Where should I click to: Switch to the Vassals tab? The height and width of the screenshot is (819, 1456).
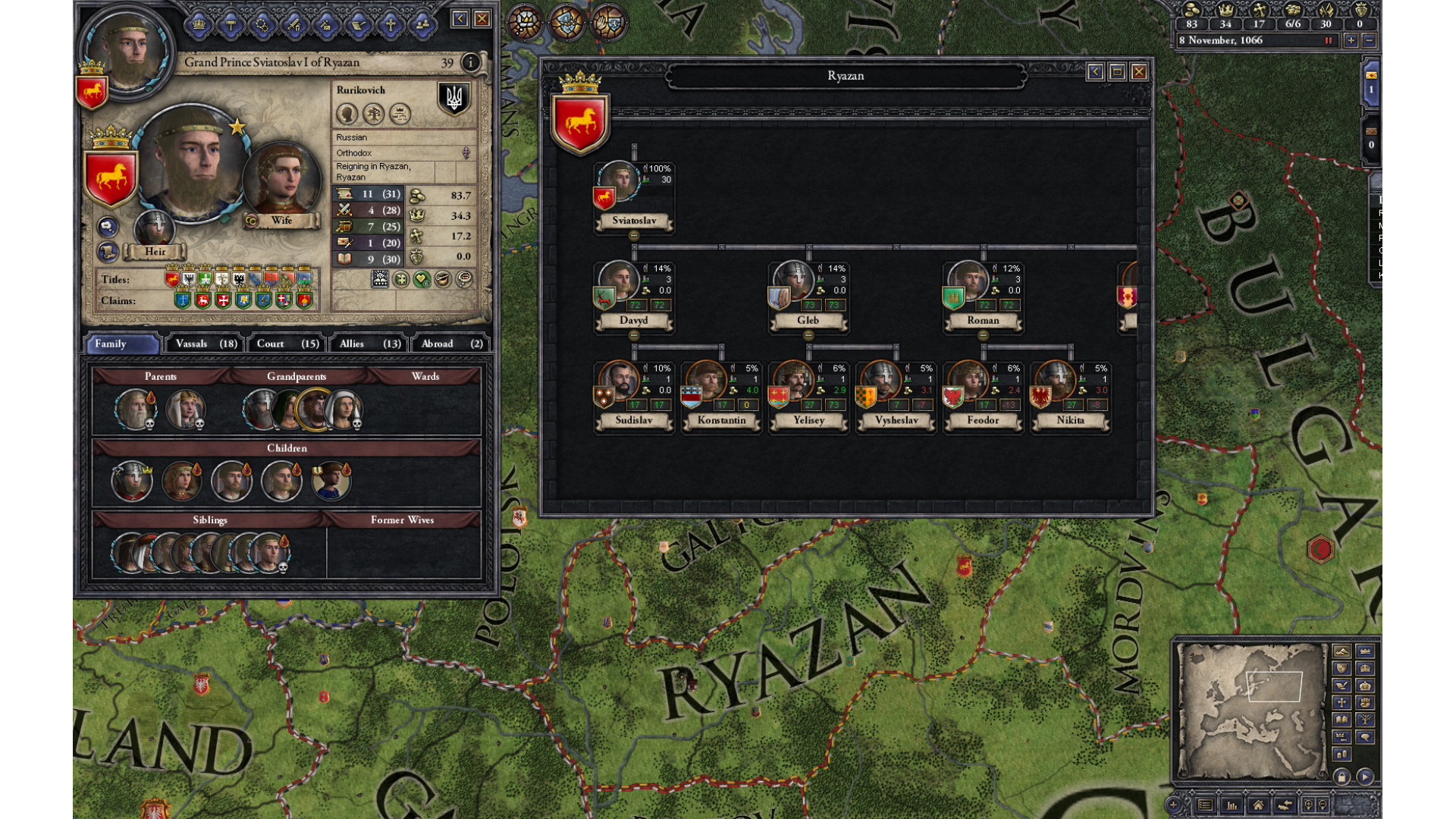pos(206,344)
